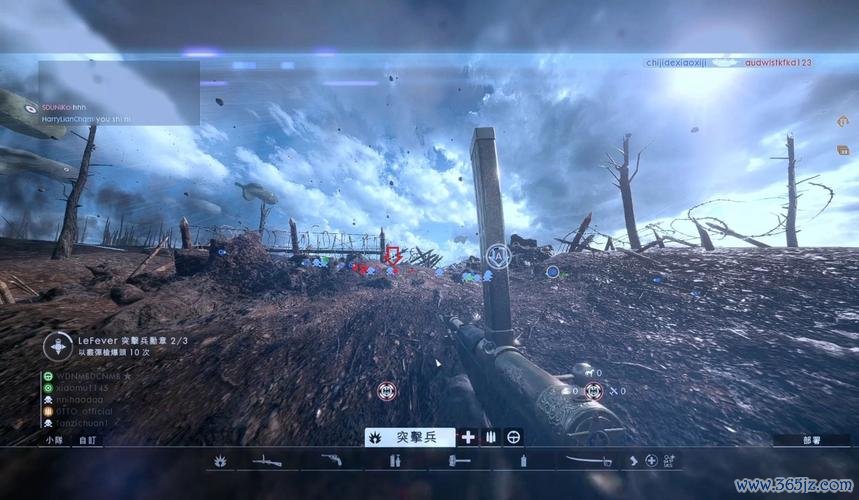Image resolution: width=859 pixels, height=500 pixels.
Task: Open the primary weapon rifle slot
Action: (x=266, y=461)
